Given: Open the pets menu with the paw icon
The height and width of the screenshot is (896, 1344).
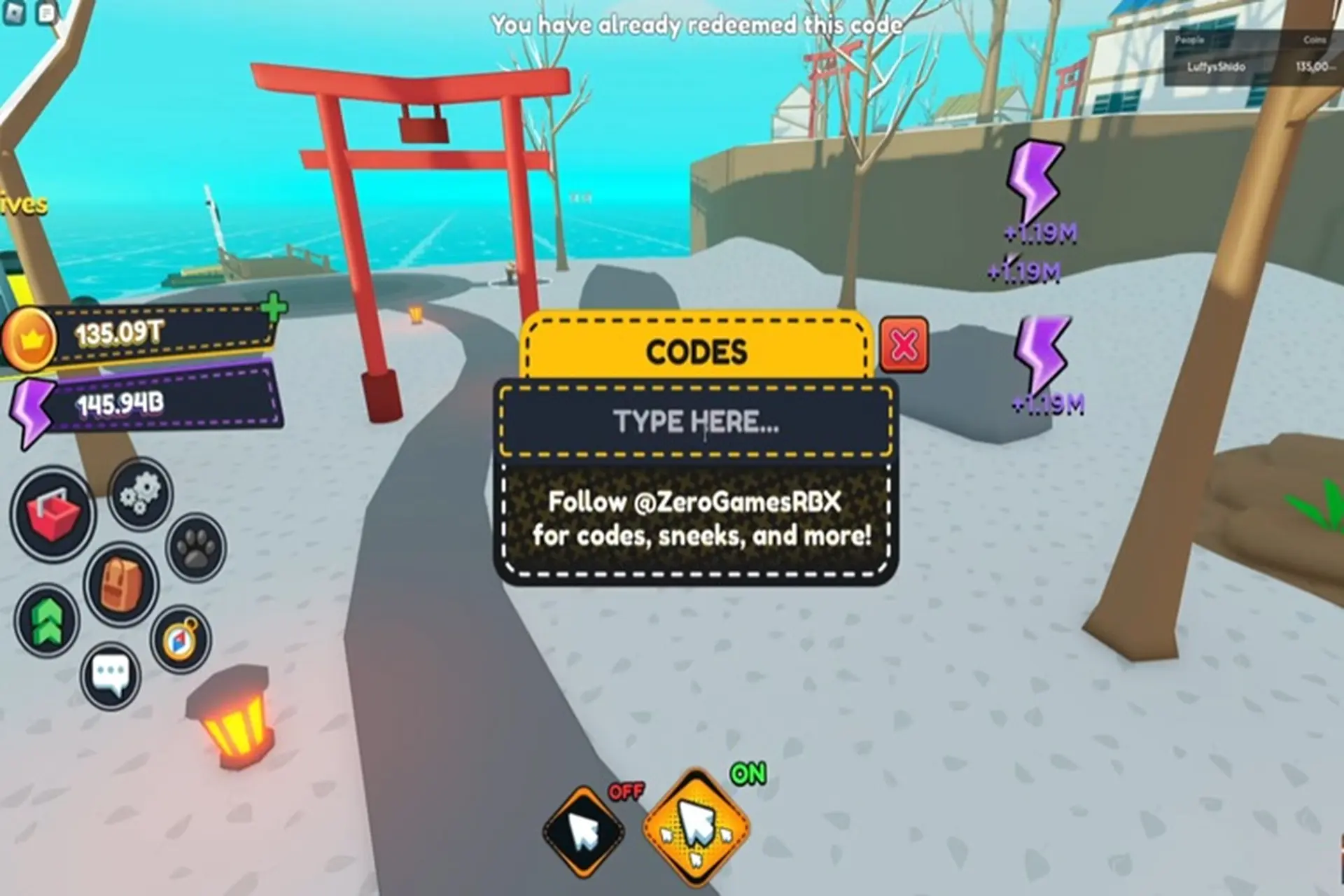Looking at the screenshot, I should (196, 548).
